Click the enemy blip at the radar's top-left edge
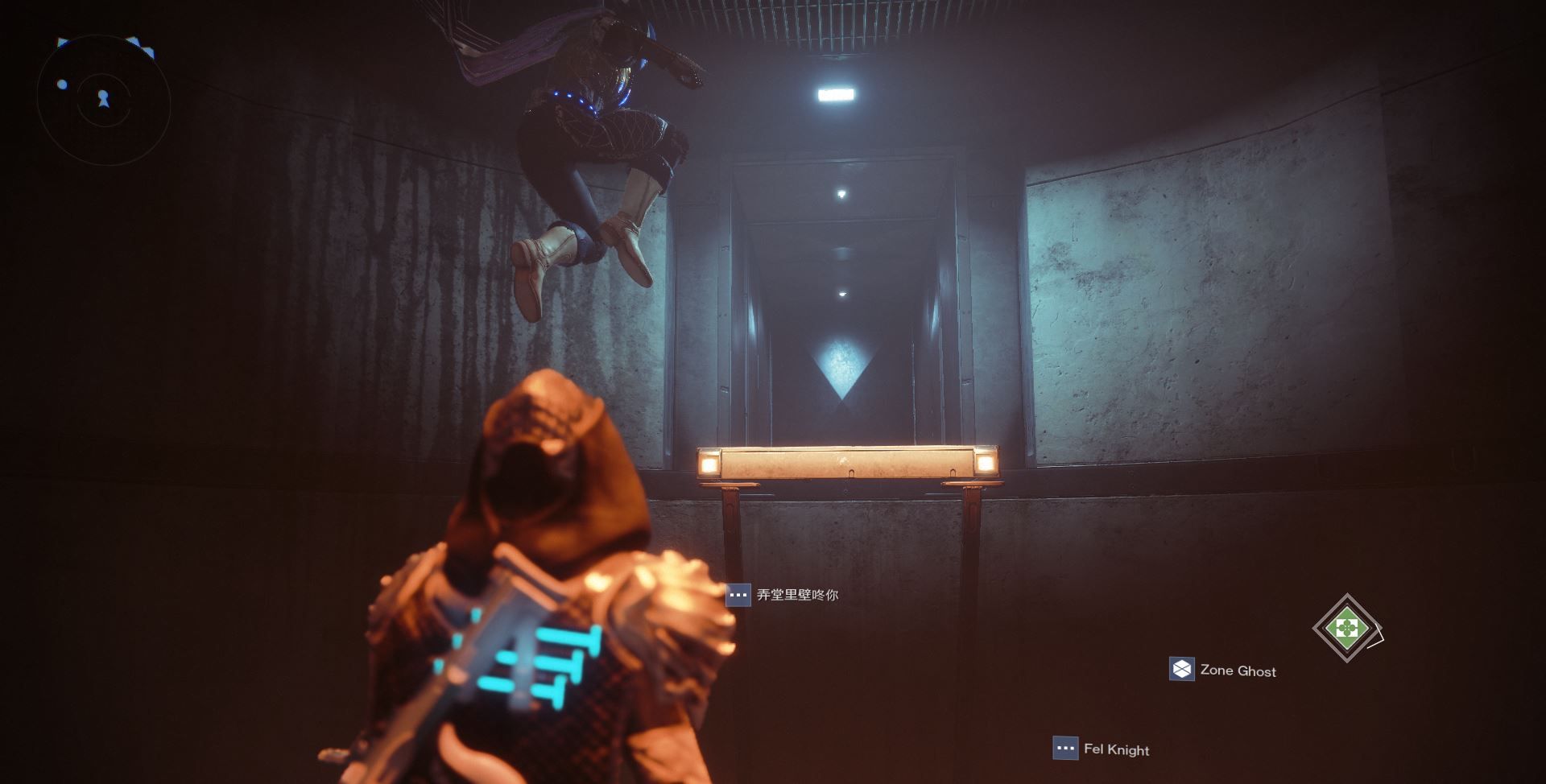The width and height of the screenshot is (1546, 784). tap(61, 42)
